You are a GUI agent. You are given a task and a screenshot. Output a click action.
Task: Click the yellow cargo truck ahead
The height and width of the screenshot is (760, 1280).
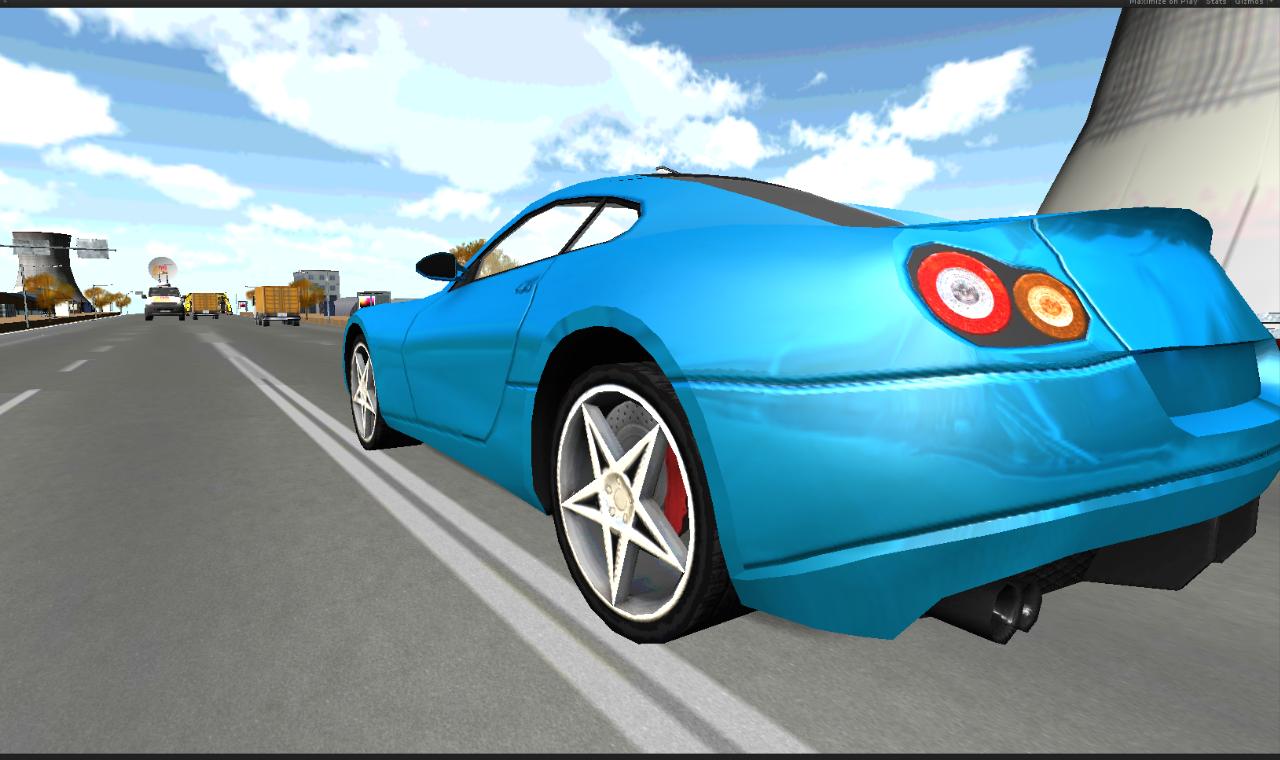(x=205, y=302)
